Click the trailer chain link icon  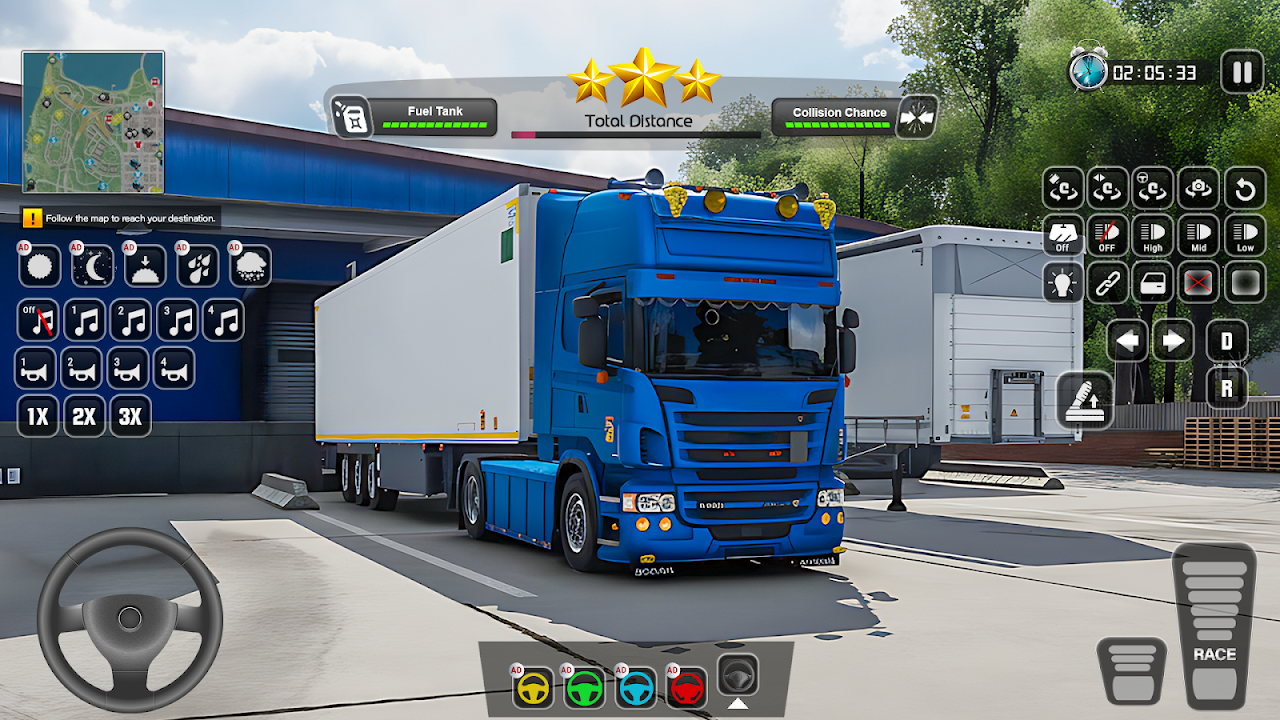click(1108, 282)
